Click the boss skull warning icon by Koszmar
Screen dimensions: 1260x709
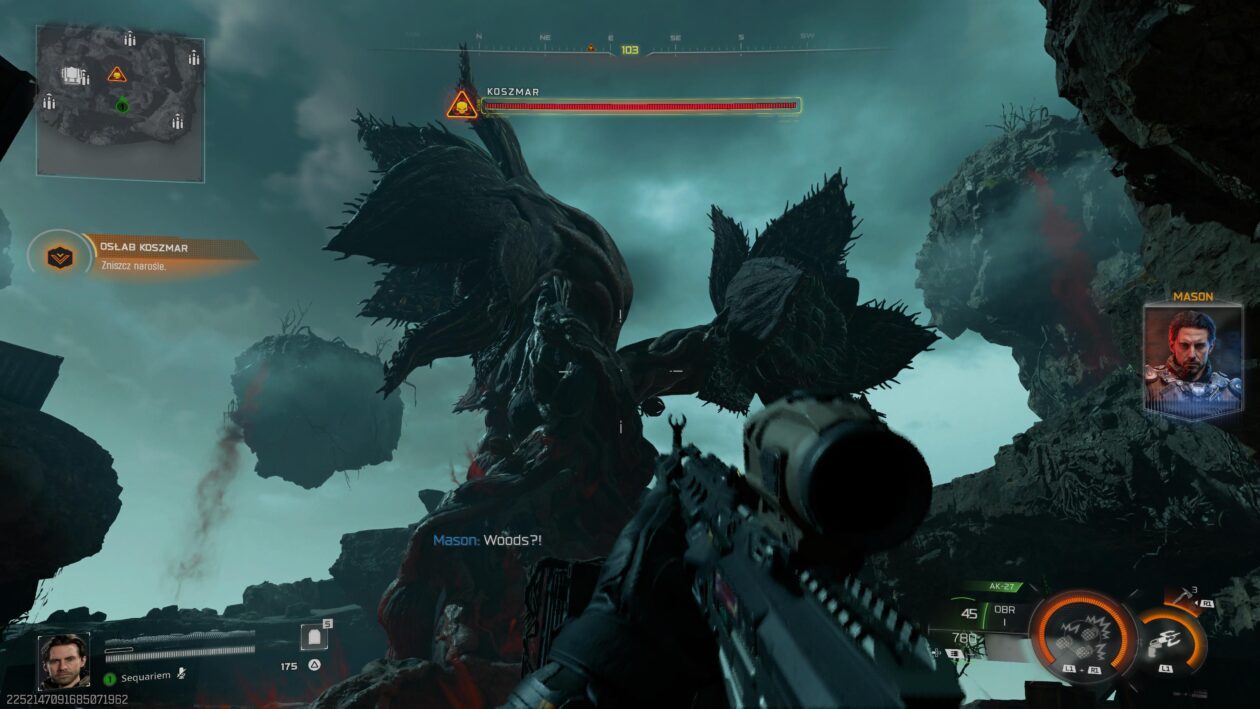[462, 104]
